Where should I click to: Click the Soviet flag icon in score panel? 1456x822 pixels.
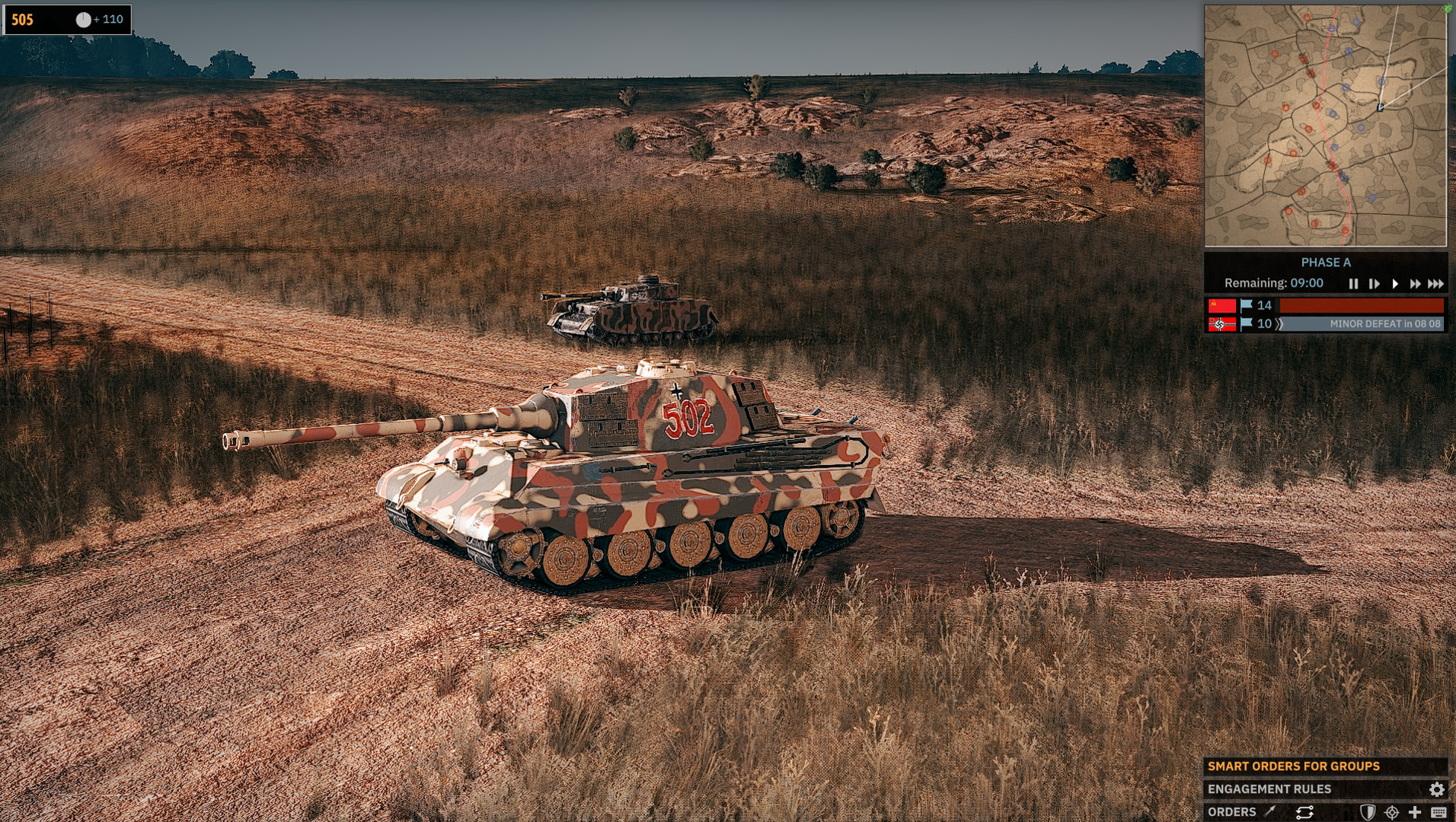coord(1222,305)
